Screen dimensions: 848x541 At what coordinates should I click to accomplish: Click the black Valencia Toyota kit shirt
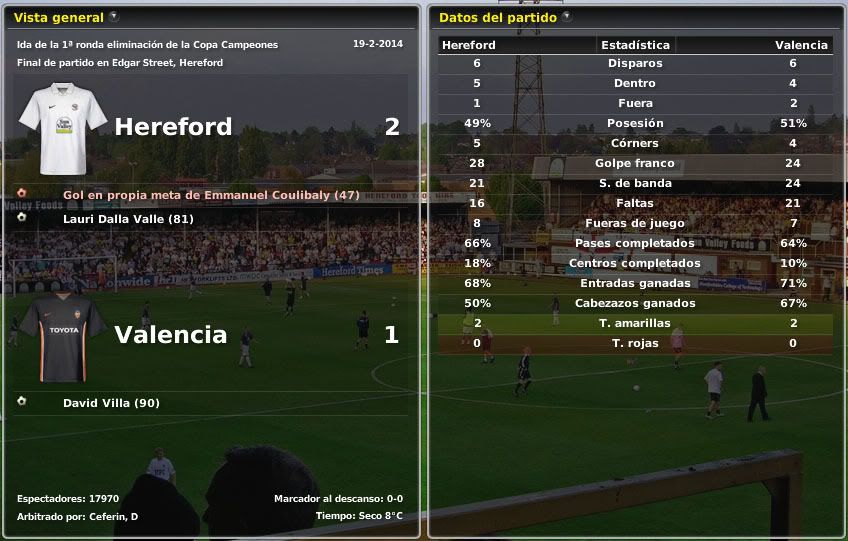coord(62,337)
